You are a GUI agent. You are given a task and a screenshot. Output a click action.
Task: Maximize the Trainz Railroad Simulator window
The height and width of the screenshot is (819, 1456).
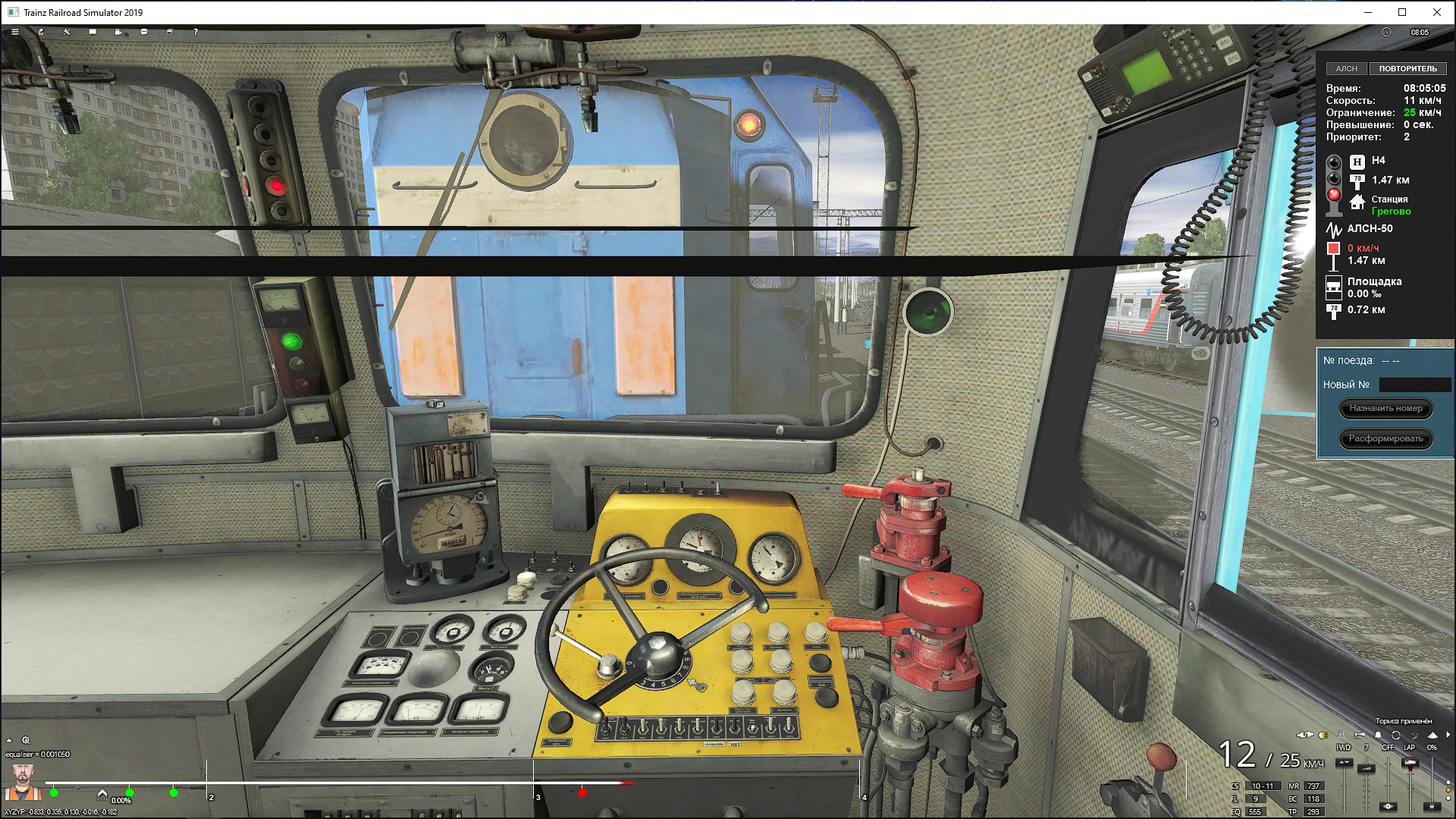coord(1402,12)
